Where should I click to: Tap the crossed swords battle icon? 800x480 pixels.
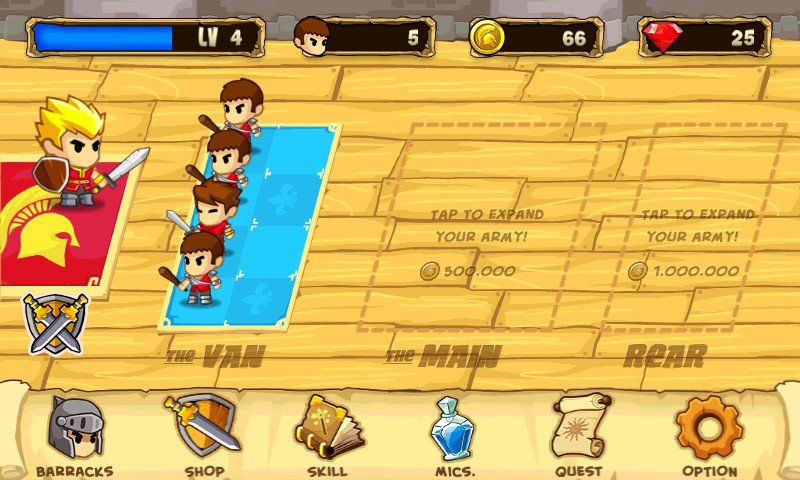coord(56,324)
